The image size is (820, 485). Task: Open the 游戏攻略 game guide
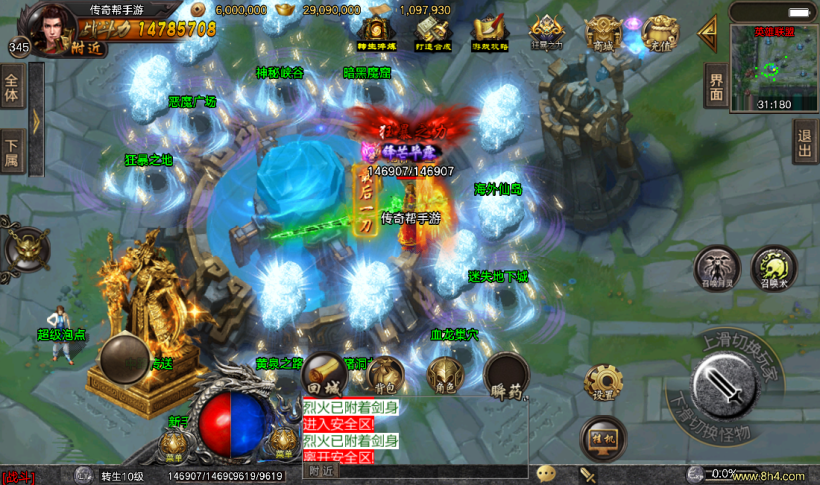(490, 34)
